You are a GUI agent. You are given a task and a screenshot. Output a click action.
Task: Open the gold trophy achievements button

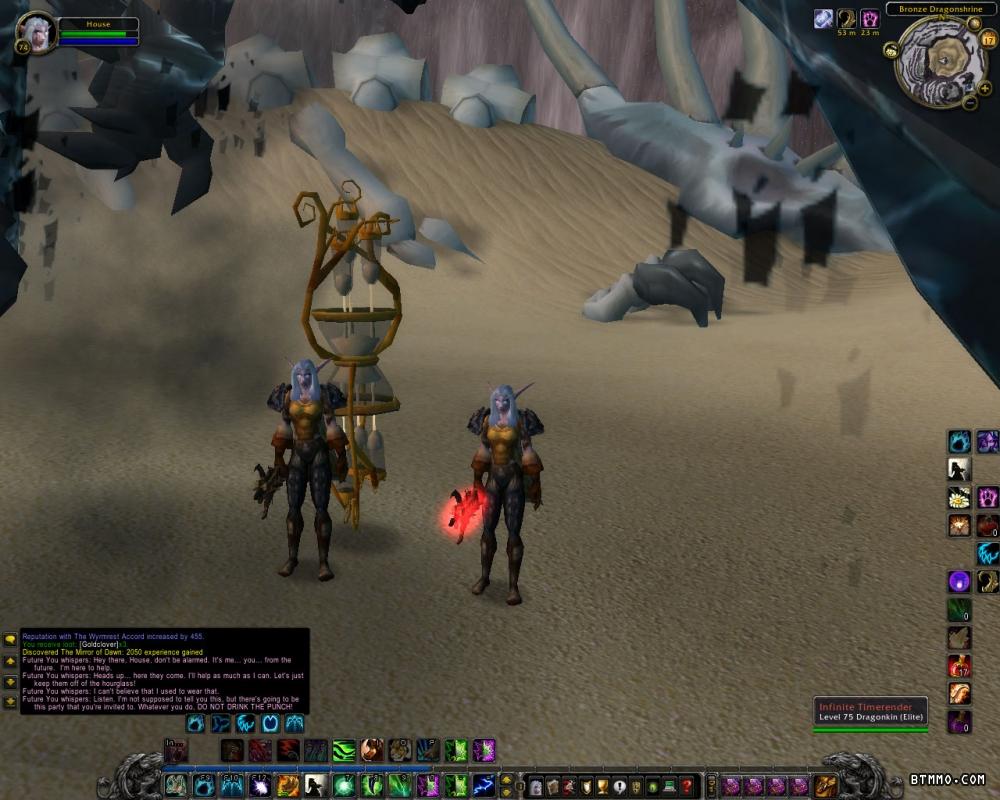(x=601, y=786)
